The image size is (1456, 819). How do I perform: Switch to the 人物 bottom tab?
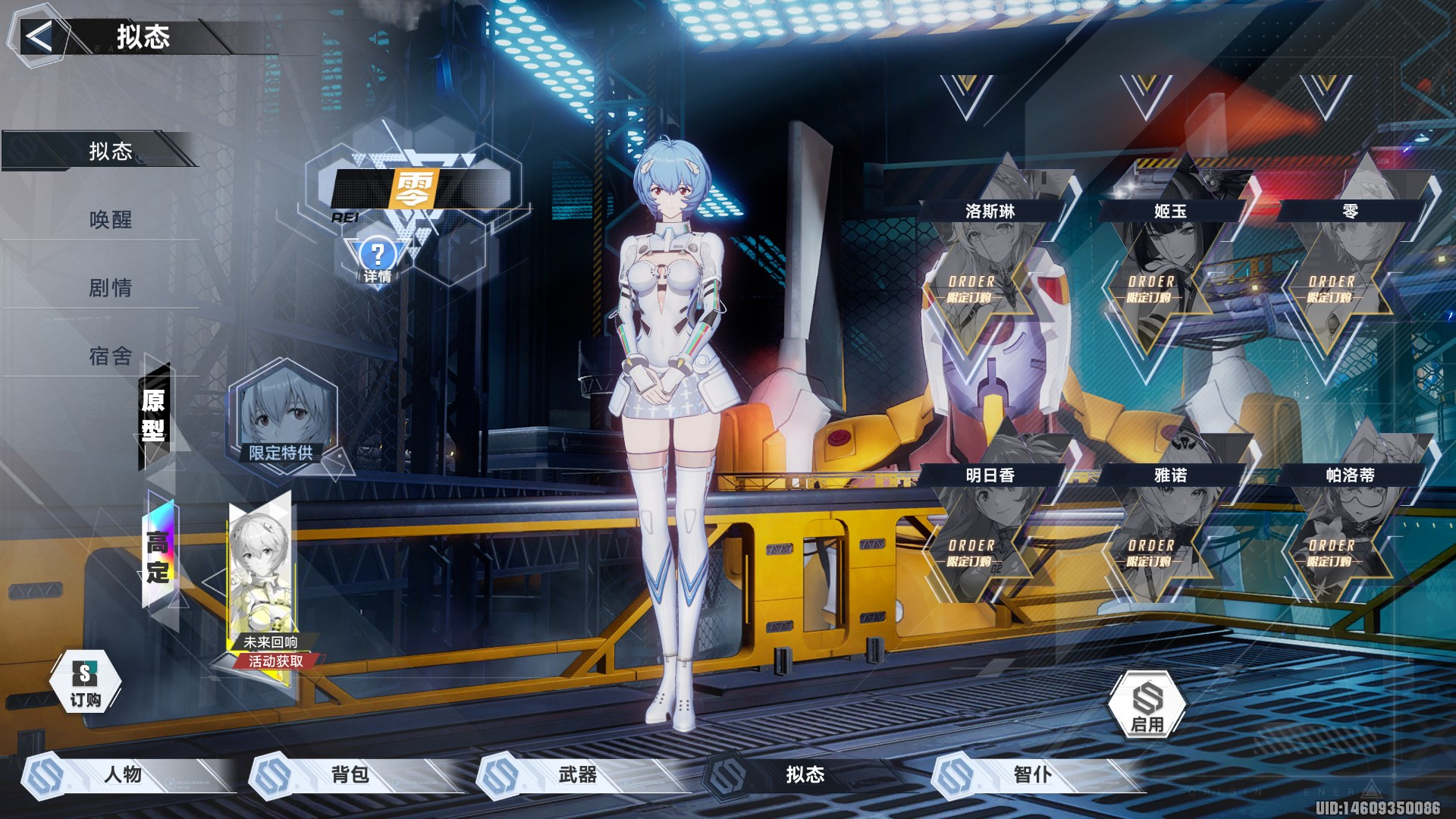tap(123, 775)
